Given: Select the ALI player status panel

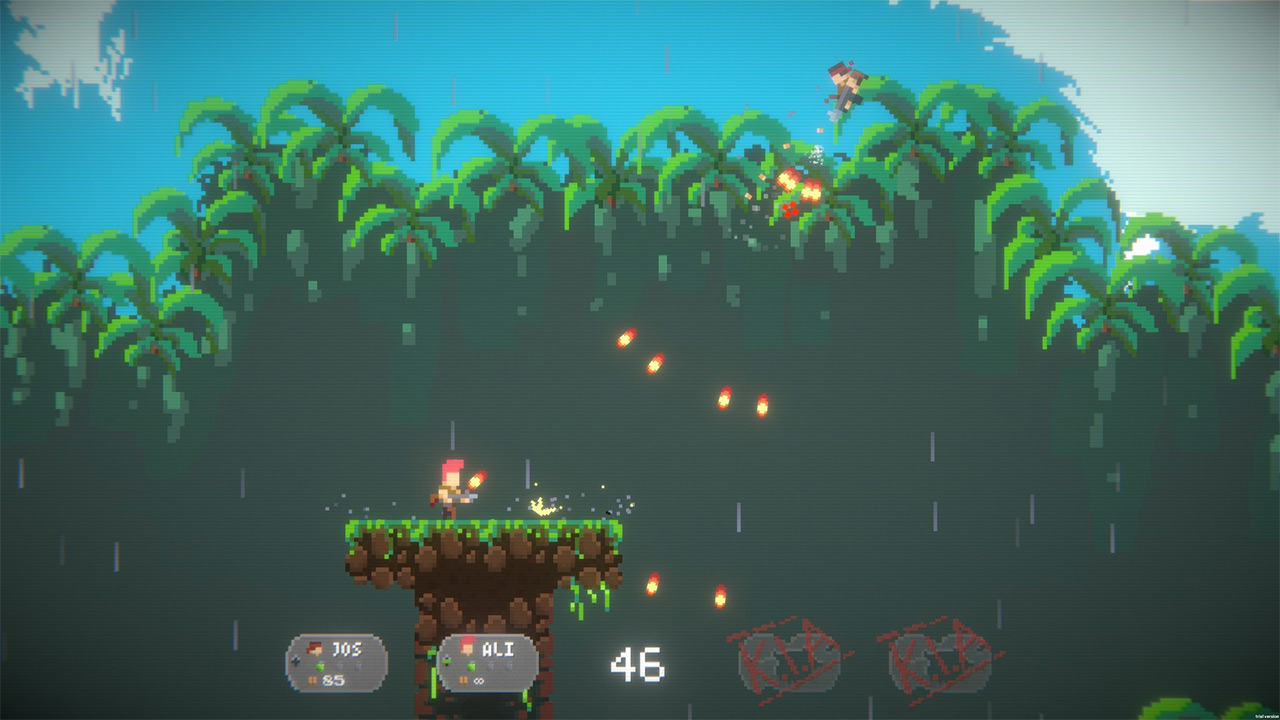Looking at the screenshot, I should coord(488,663).
